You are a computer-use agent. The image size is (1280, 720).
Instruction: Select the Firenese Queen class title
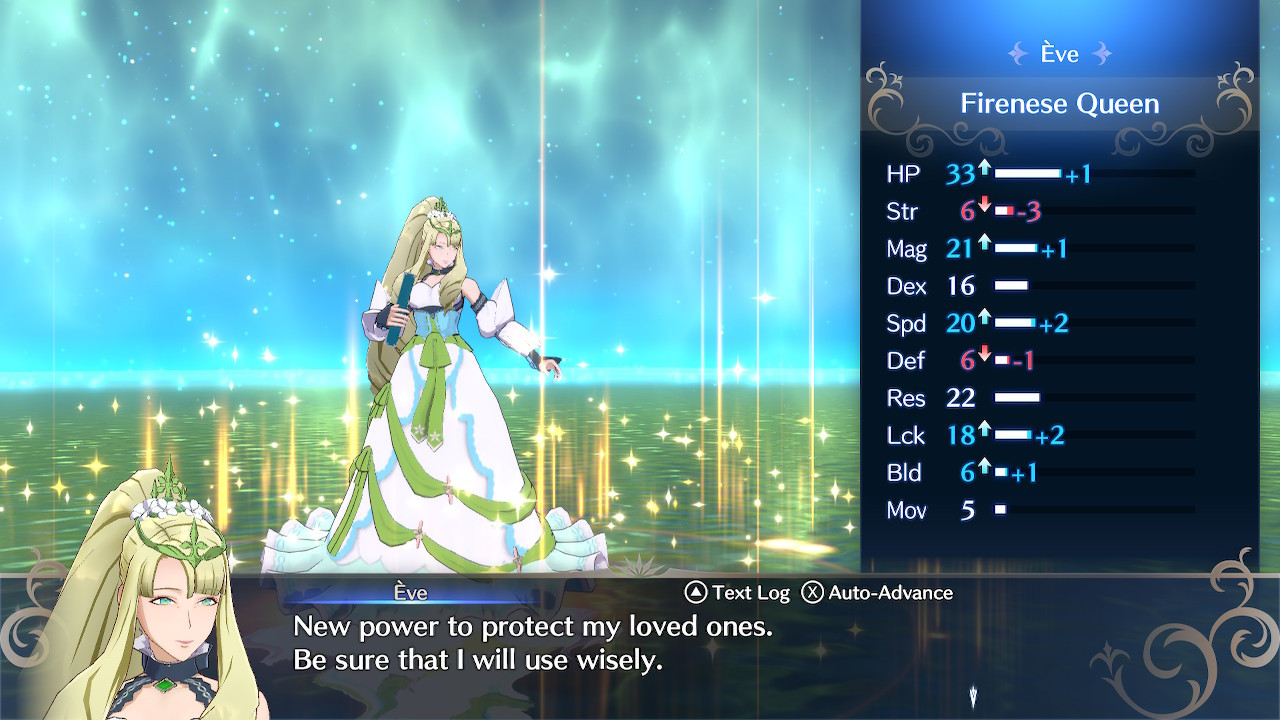(1059, 103)
